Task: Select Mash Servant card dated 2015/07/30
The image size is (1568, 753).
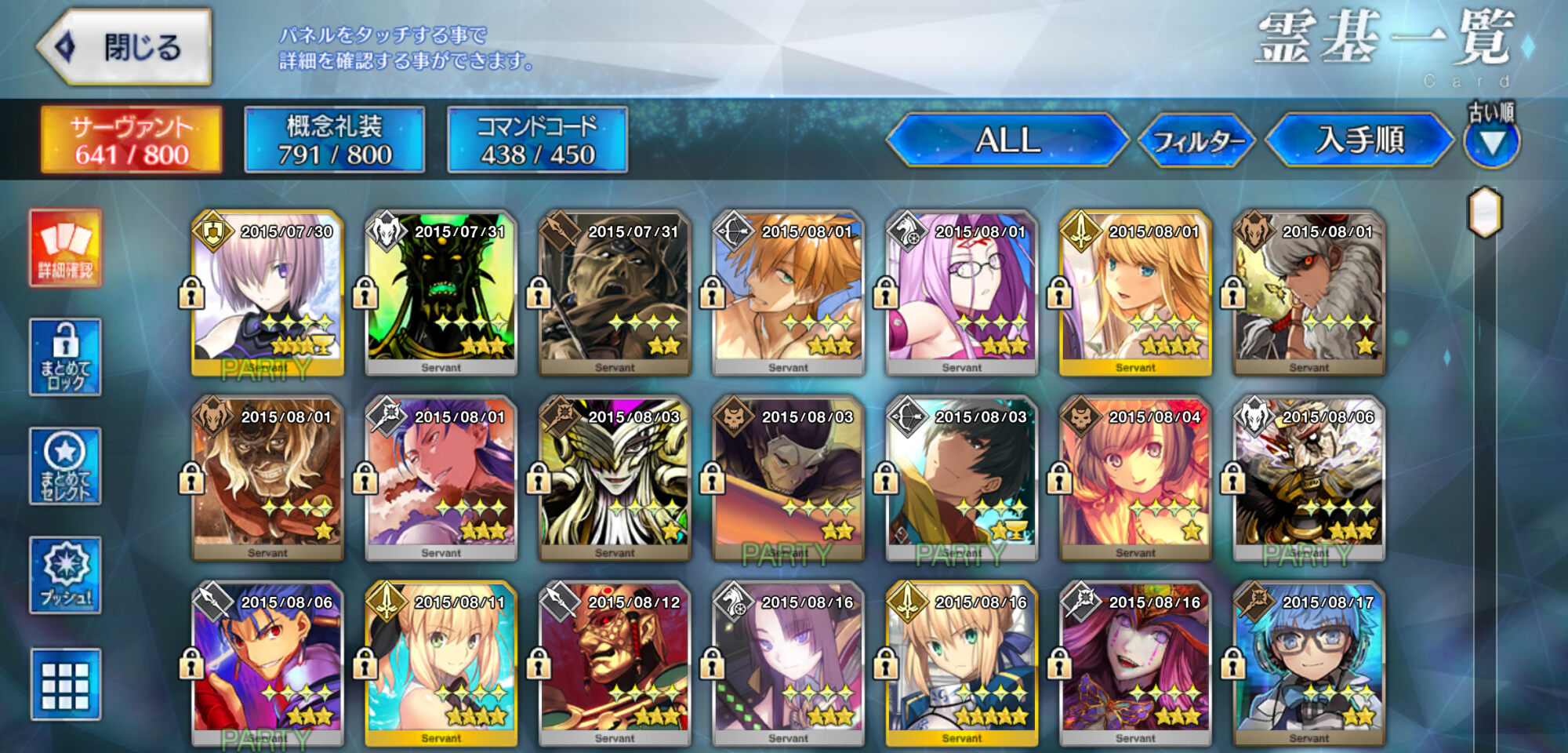Action: click(x=268, y=292)
